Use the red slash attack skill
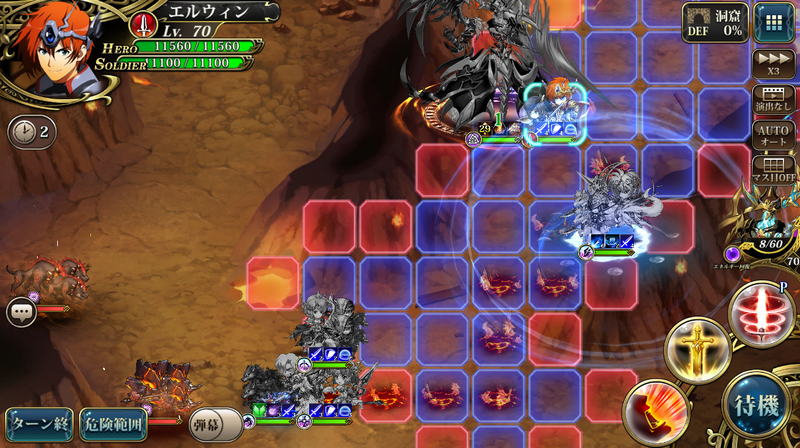Screen dimensions: 800x448 [x=655, y=411]
